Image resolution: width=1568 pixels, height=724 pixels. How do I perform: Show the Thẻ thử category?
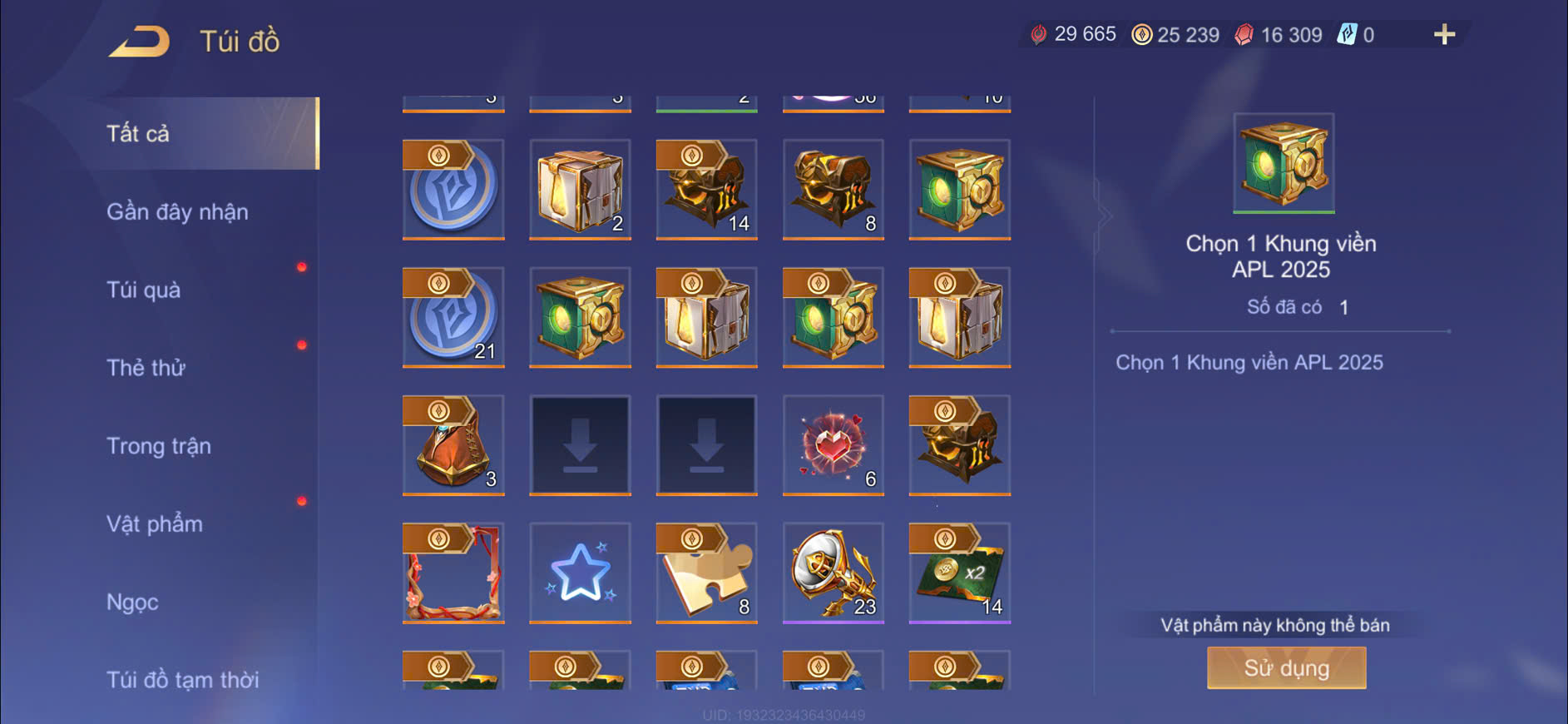pyautogui.click(x=146, y=368)
